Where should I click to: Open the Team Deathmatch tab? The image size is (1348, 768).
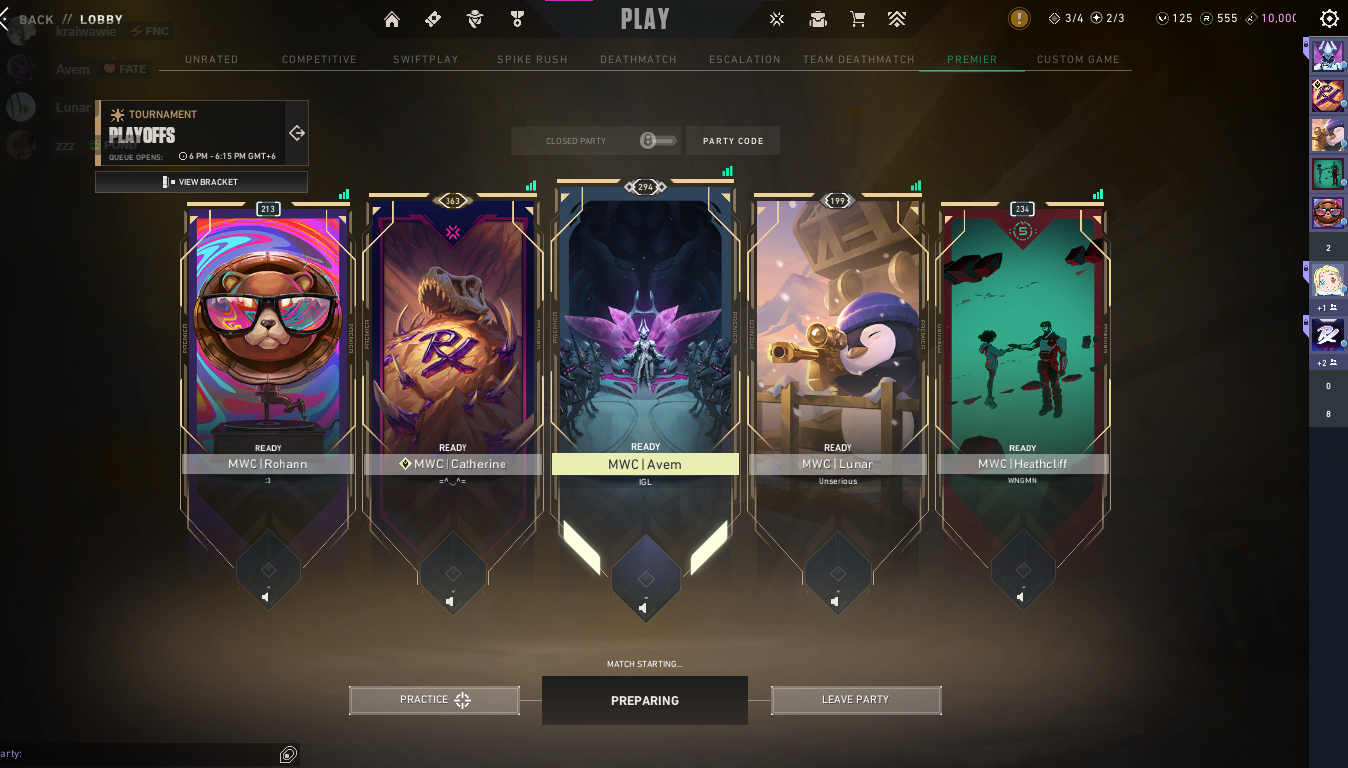coord(858,60)
